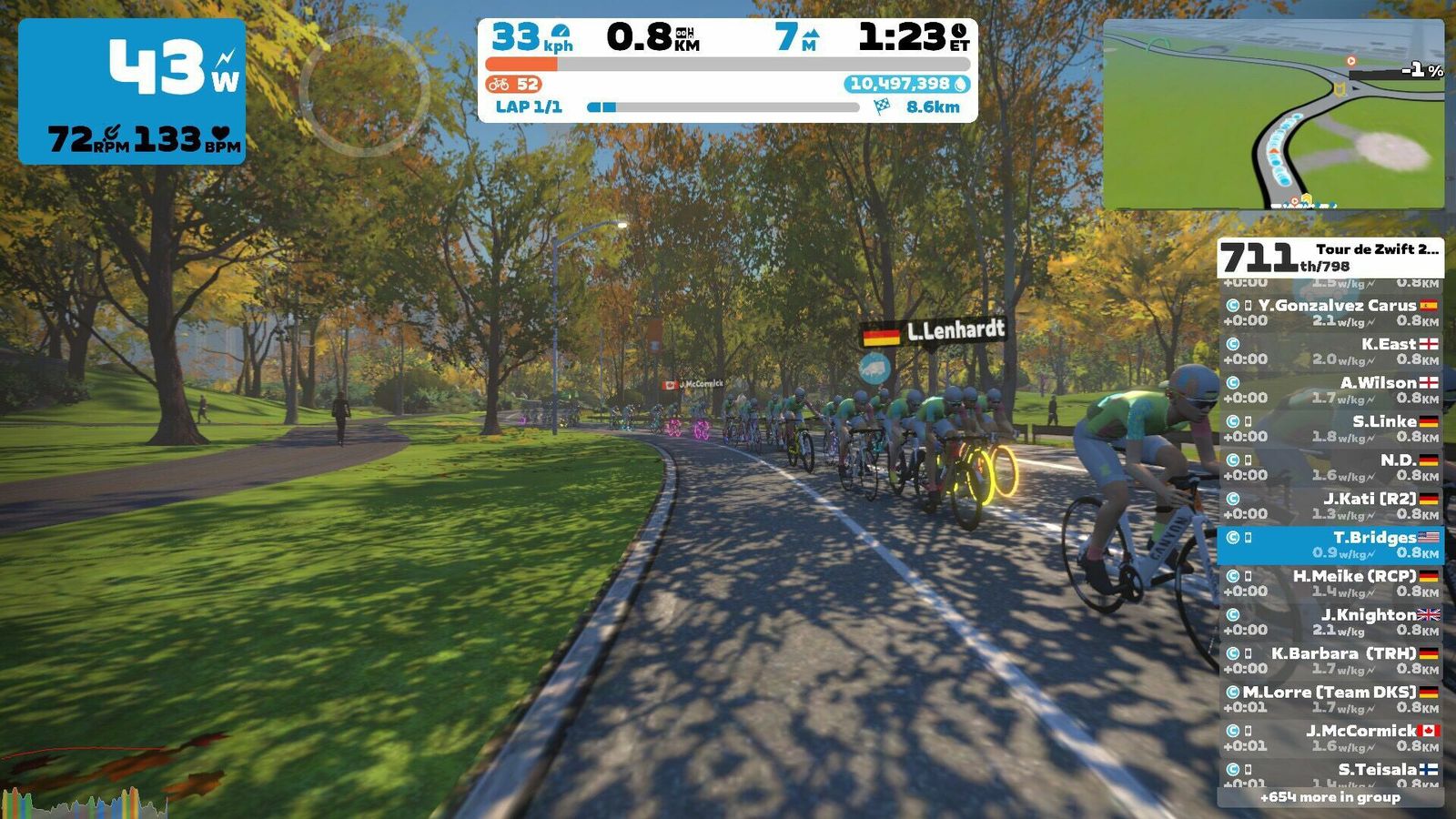The height and width of the screenshot is (819, 1456).
Task: Choose J.McCormick in the riders list
Action: pos(1330,738)
